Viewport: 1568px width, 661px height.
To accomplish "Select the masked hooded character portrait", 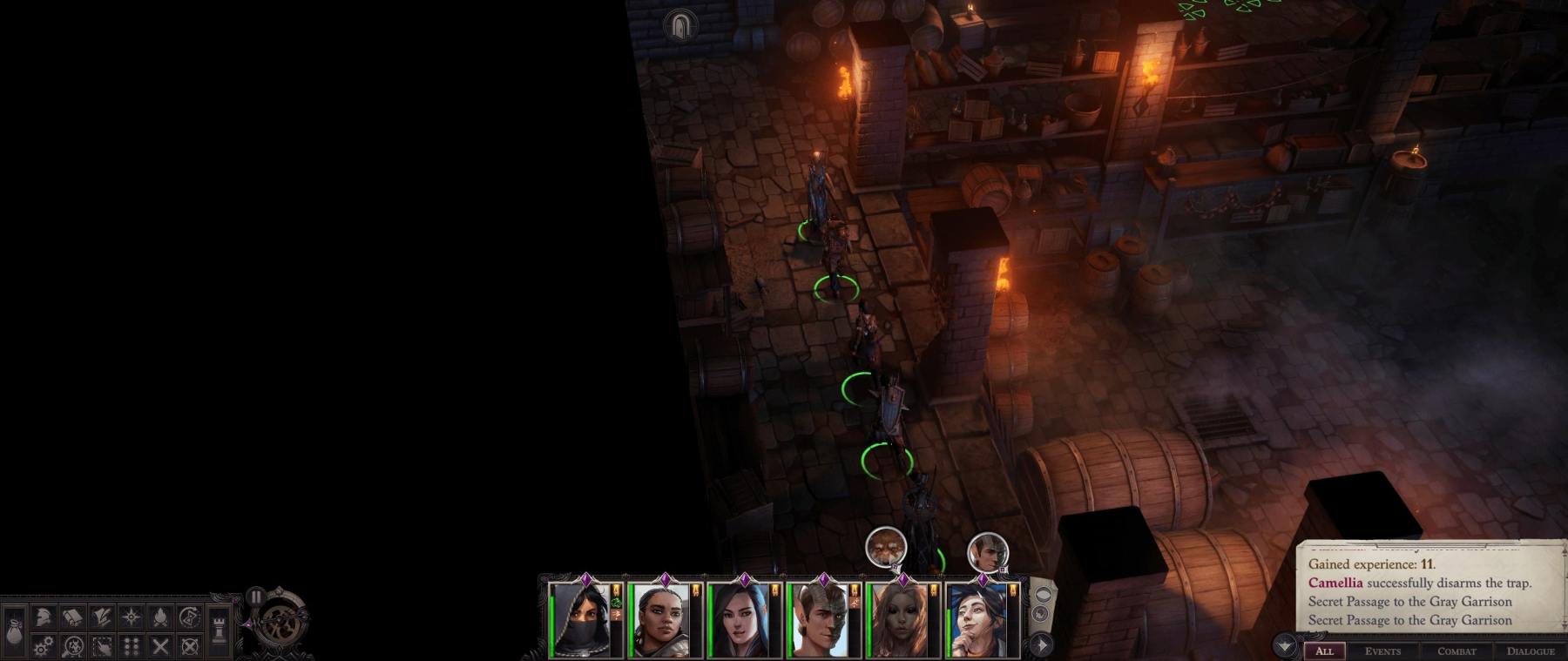I will pos(582,621).
